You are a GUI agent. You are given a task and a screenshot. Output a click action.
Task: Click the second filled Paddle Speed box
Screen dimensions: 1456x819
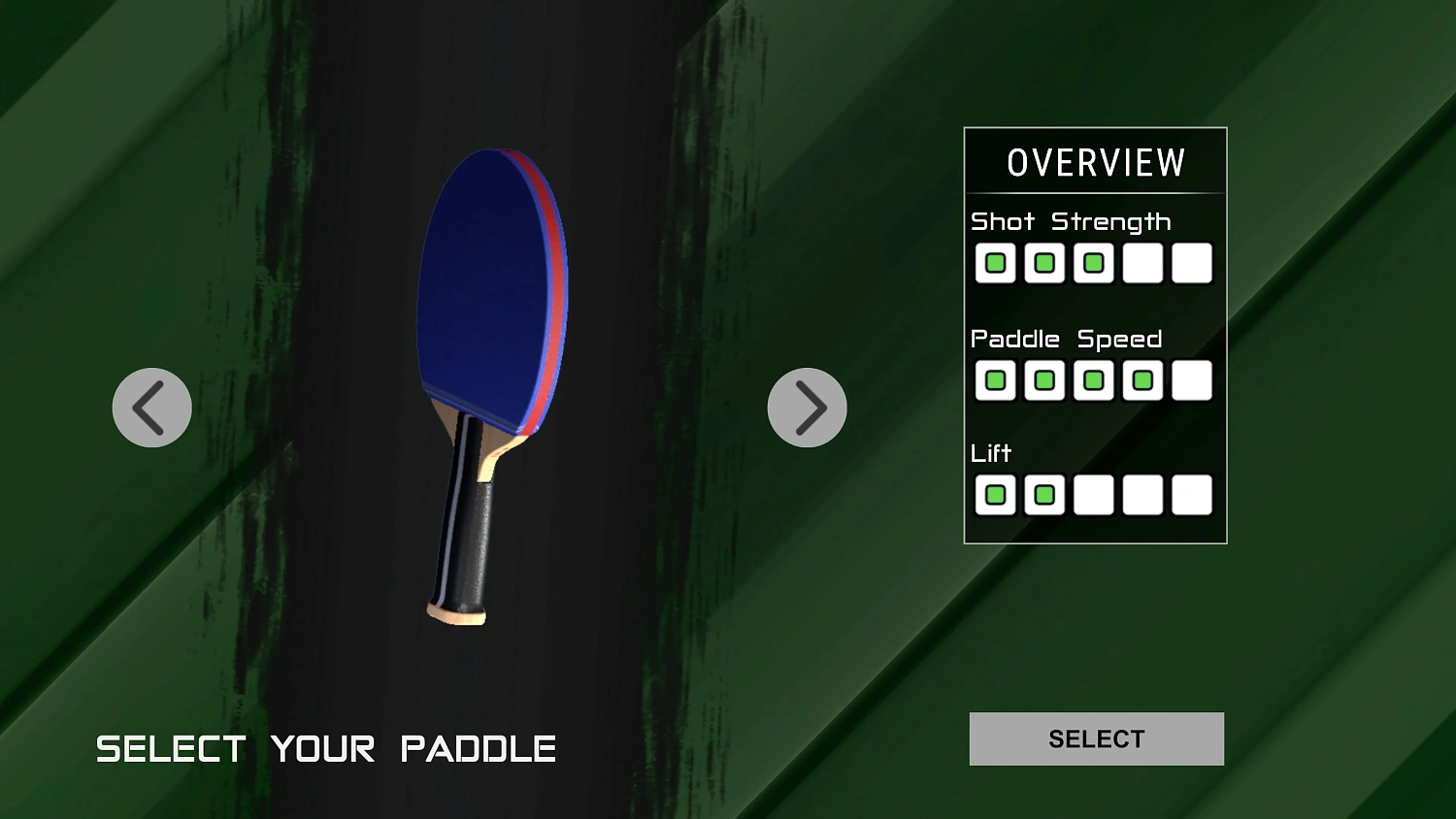1044,380
